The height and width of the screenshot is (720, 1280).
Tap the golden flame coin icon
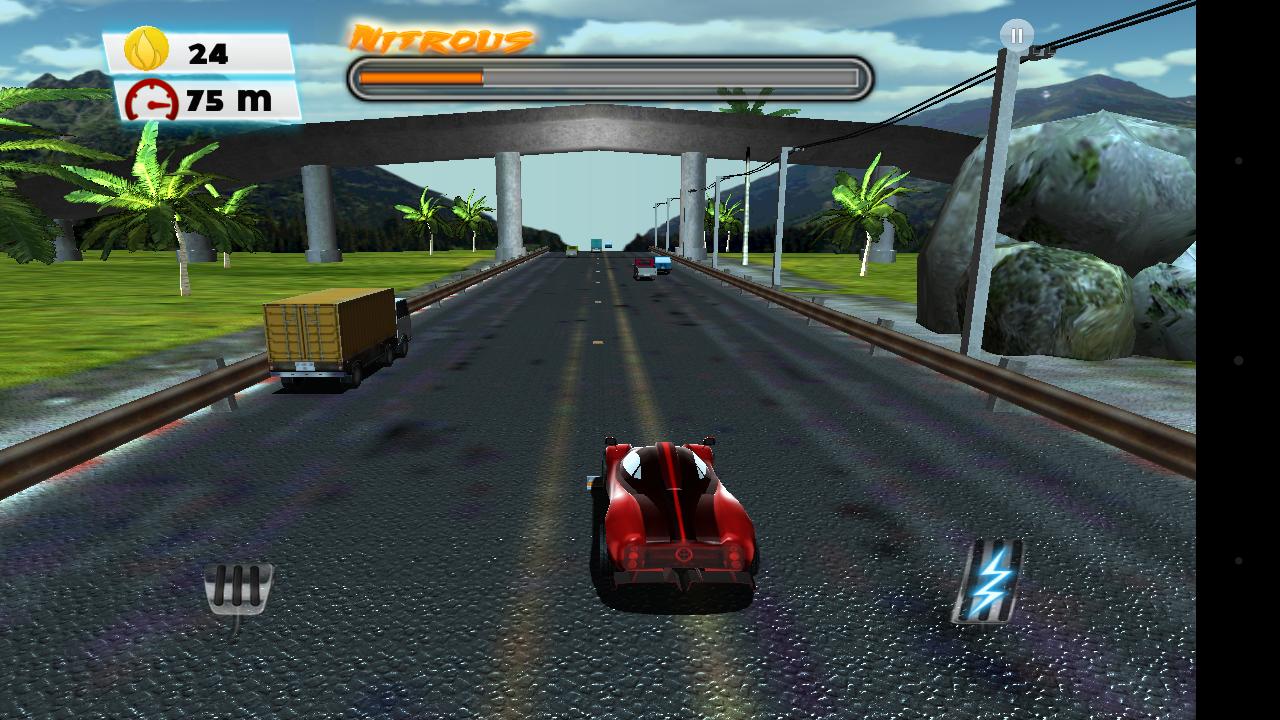[147, 46]
